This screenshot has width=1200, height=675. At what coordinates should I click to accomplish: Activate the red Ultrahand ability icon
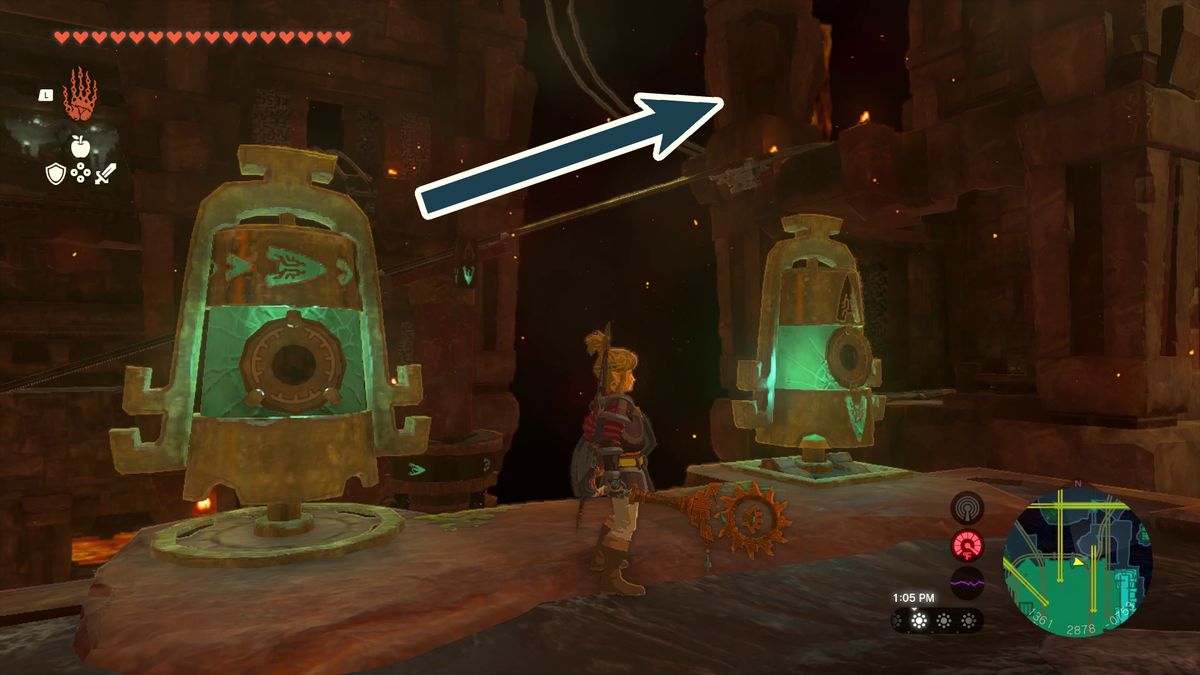(x=79, y=95)
